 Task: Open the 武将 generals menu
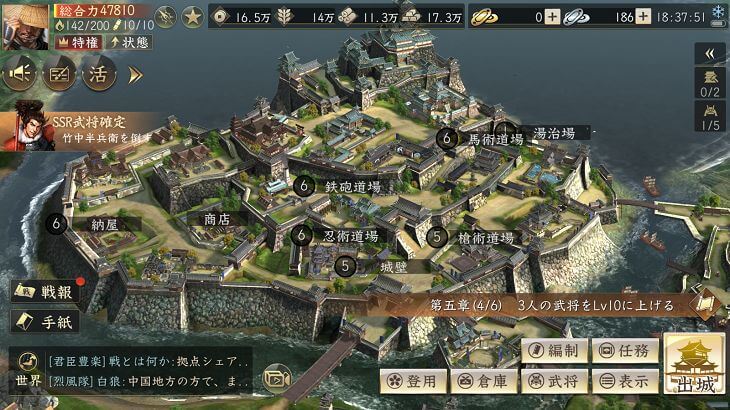tap(553, 381)
